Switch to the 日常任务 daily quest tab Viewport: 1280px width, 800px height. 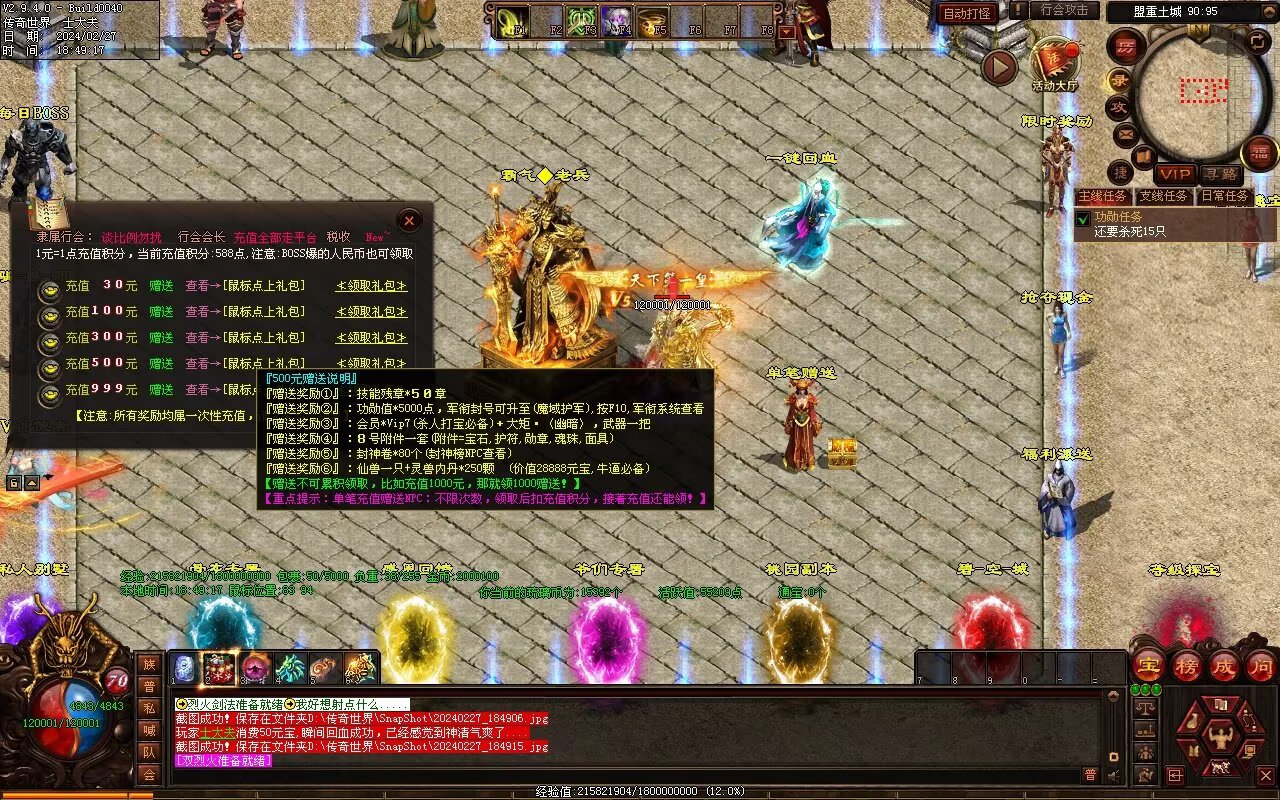click(1224, 197)
